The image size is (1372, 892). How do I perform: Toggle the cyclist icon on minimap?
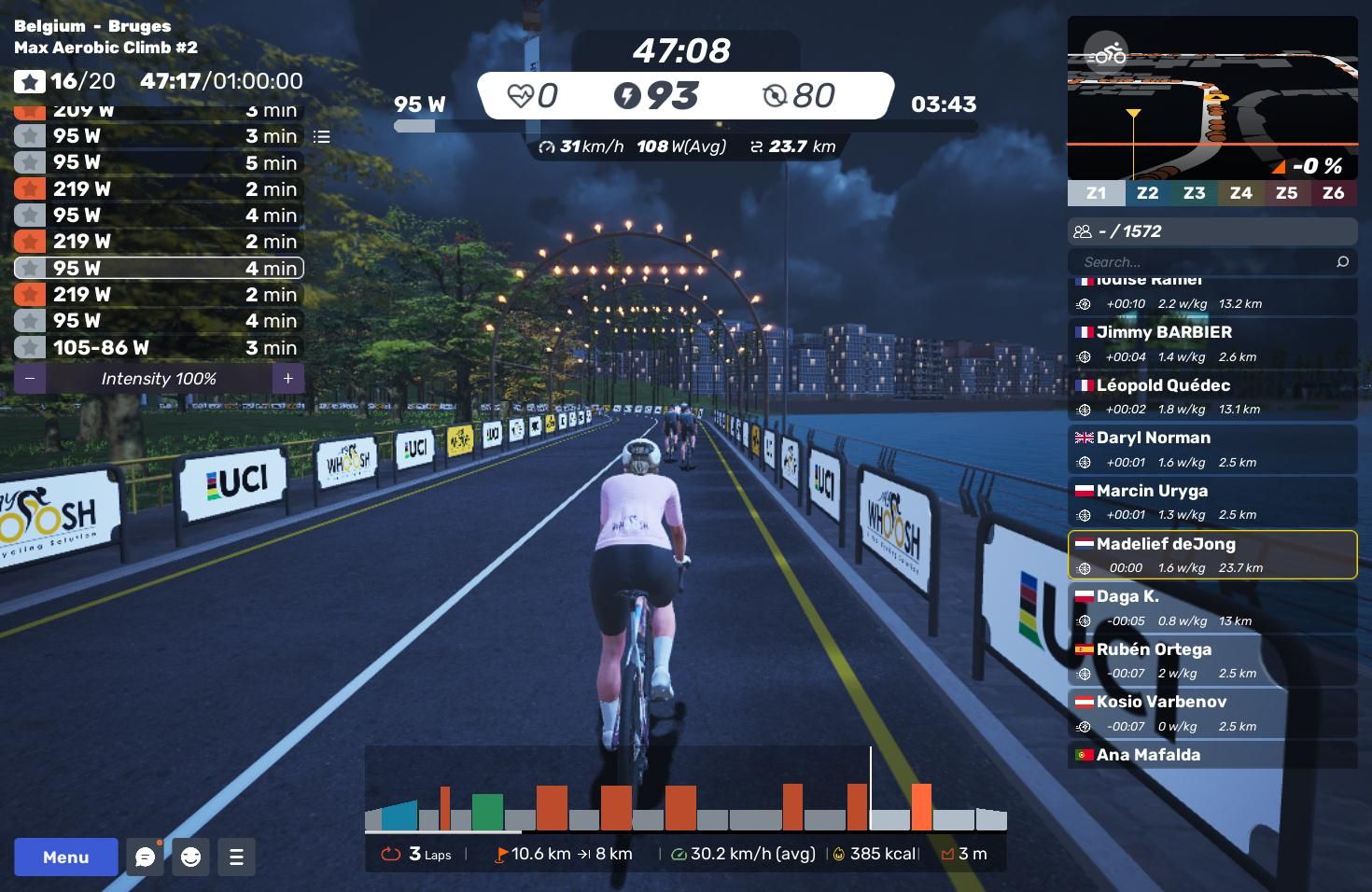click(x=1106, y=54)
